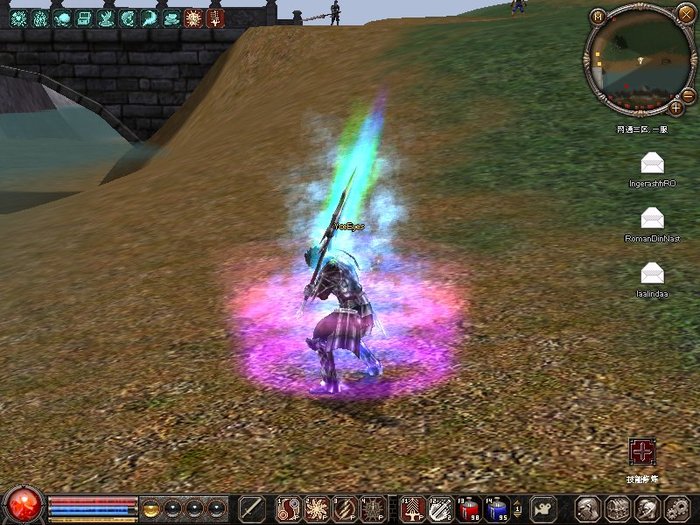The width and height of the screenshot is (700, 525).
Task: Click the red sword-and-cross buff icon
Action: (x=217, y=18)
